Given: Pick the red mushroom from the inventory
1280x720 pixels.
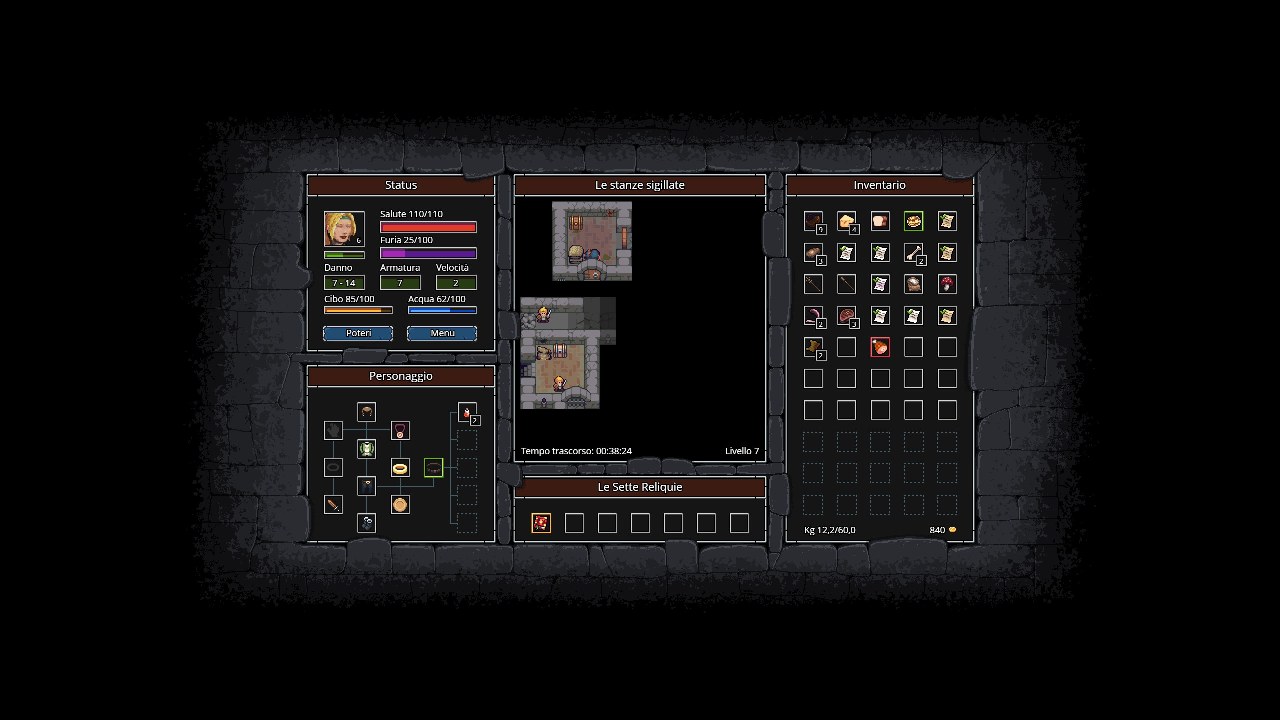Looking at the screenshot, I should [947, 284].
